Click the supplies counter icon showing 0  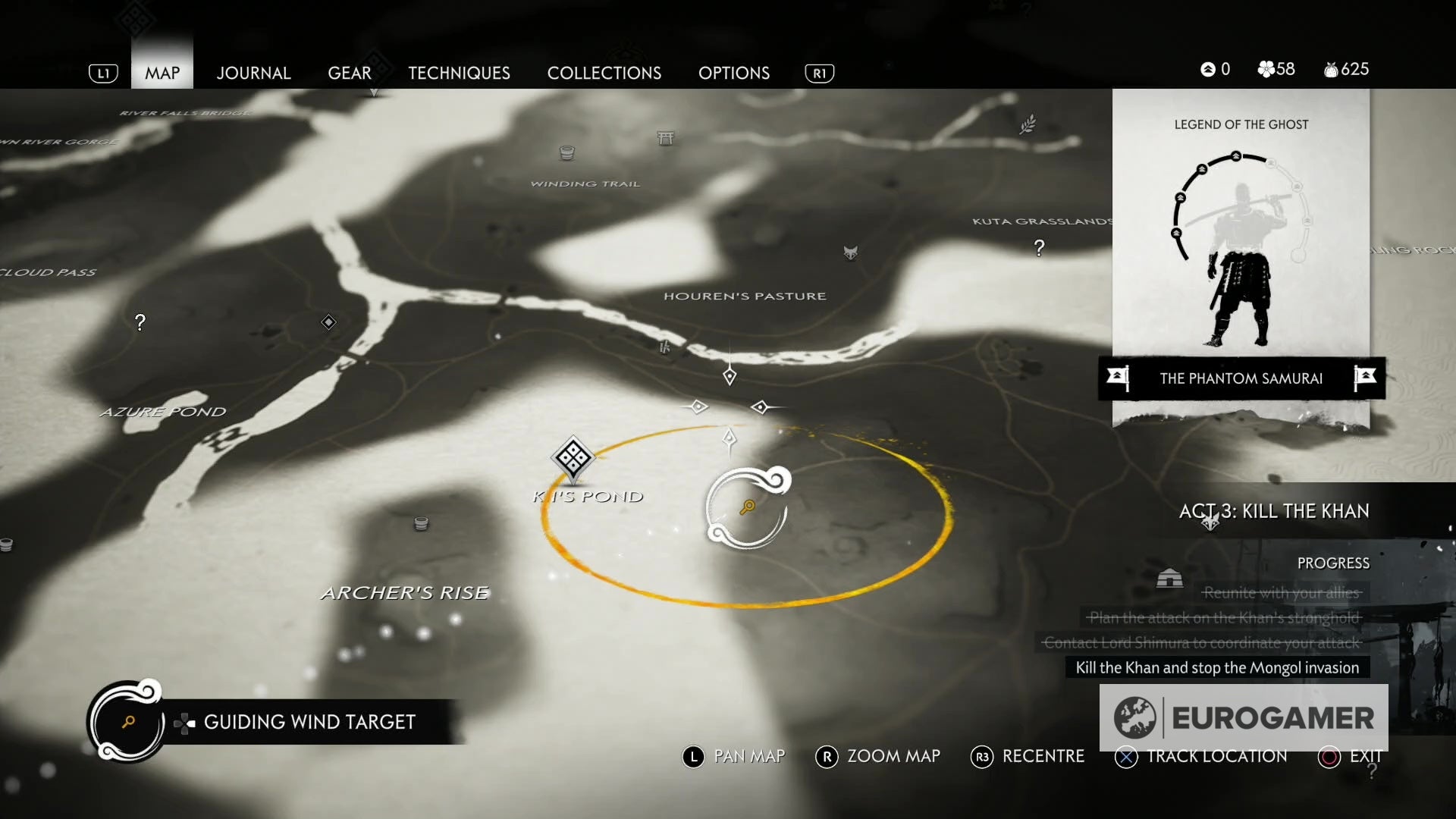point(1207,69)
